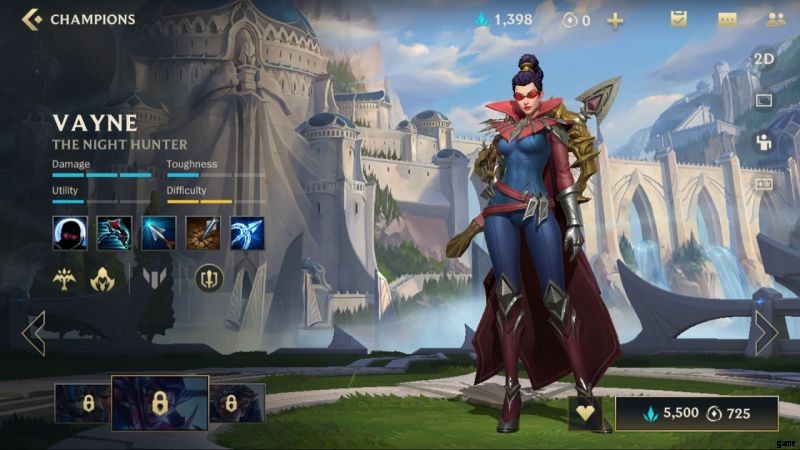Open the friends list icon
The image size is (800, 450).
pyautogui.click(x=775, y=19)
